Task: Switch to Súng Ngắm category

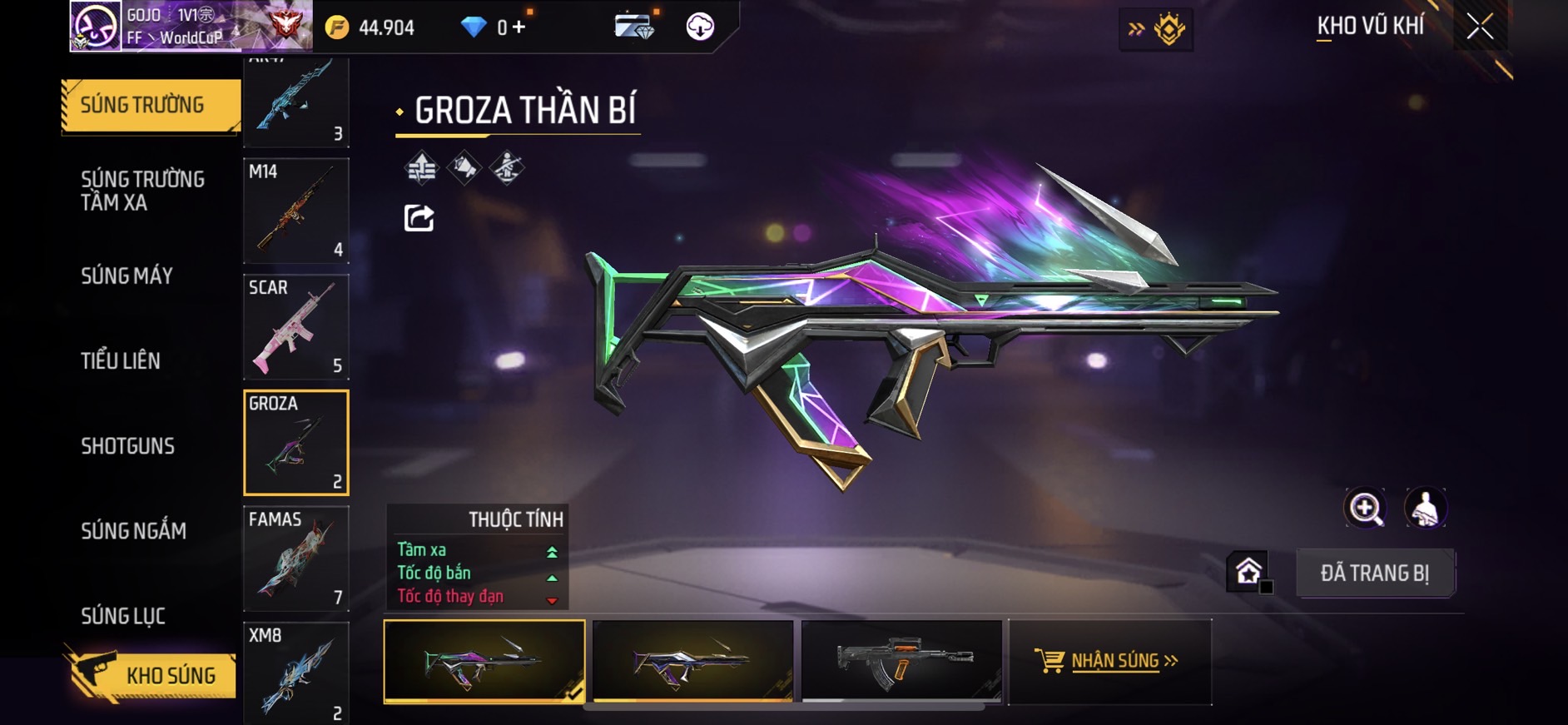Action: coord(134,531)
